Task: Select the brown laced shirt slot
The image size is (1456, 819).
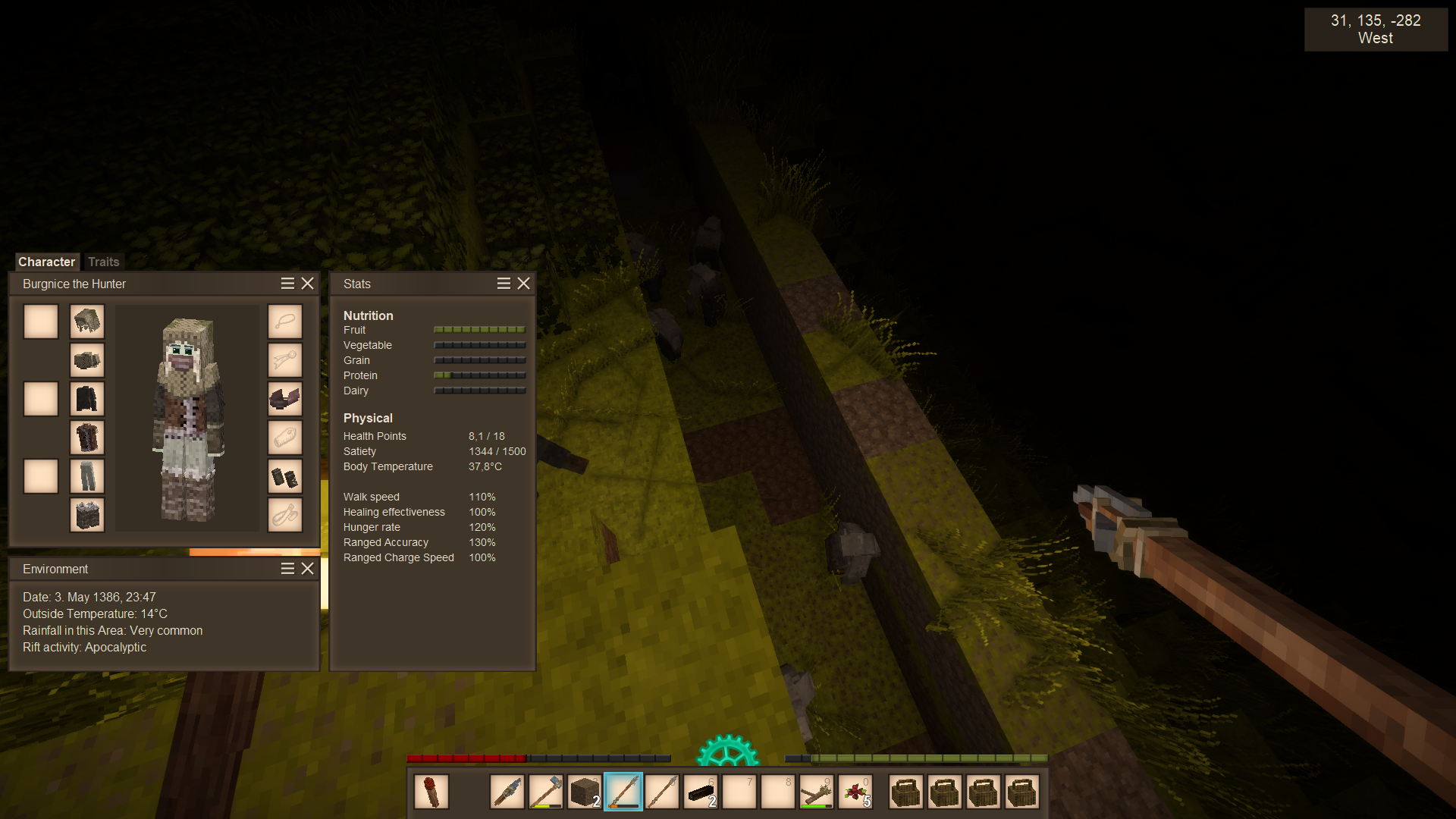Action: click(87, 438)
